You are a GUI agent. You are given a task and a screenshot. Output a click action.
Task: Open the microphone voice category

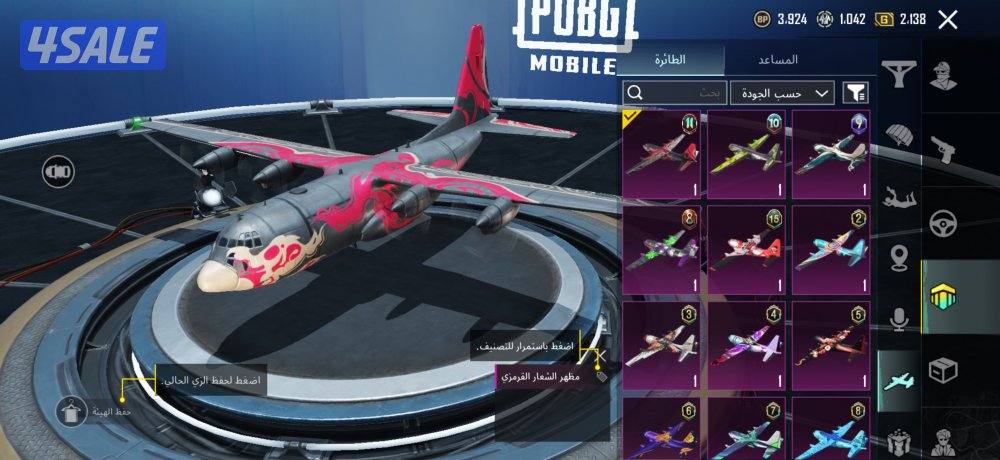tap(899, 320)
